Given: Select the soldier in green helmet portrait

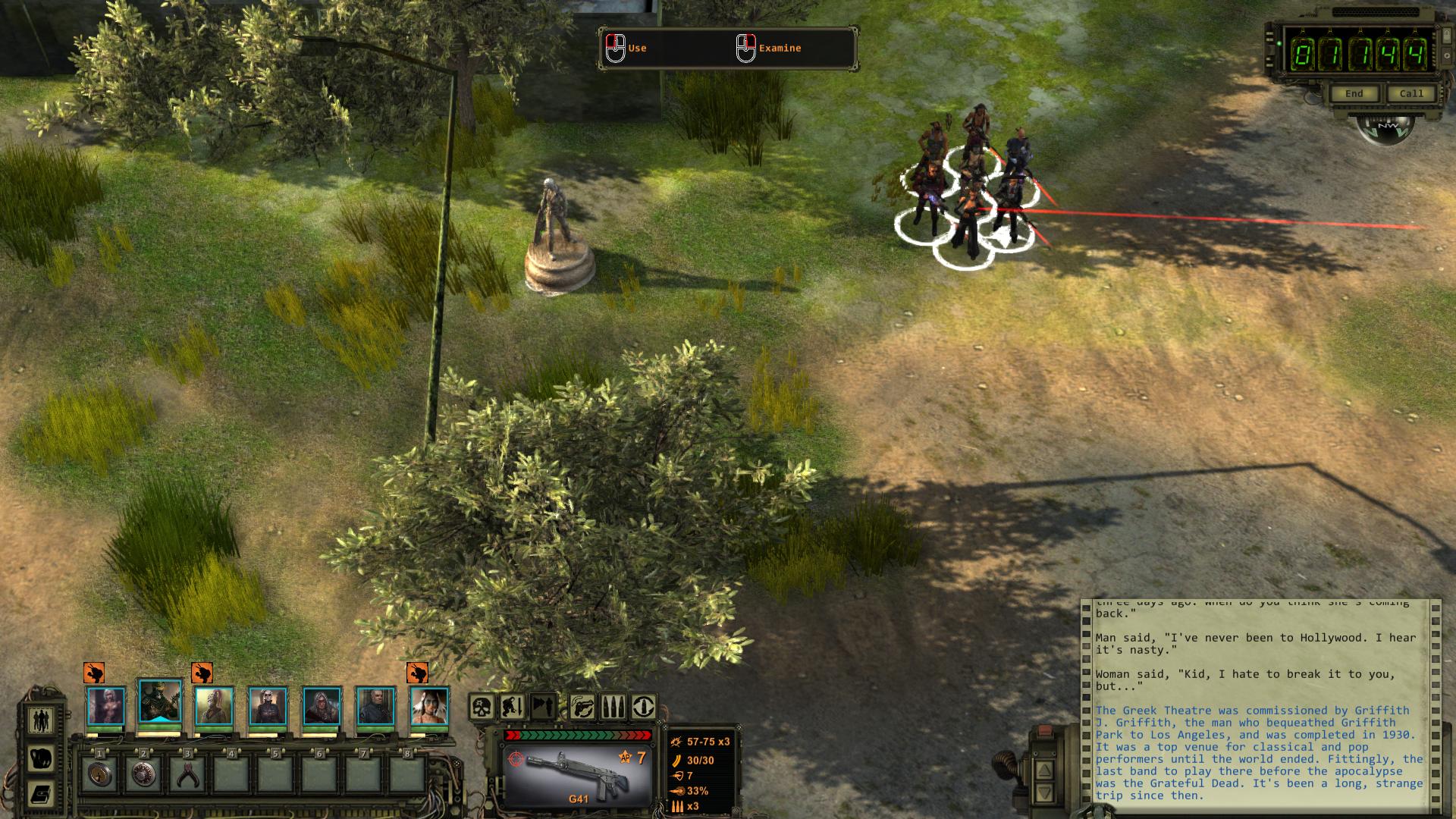Looking at the screenshot, I should click(x=160, y=702).
